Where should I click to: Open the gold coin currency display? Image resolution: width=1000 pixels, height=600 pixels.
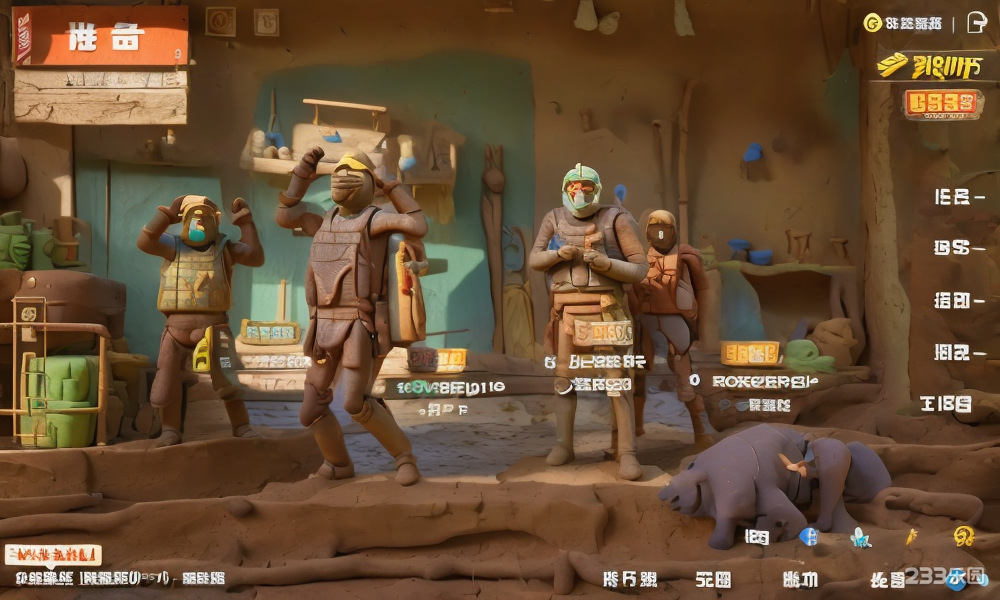[x=902, y=23]
